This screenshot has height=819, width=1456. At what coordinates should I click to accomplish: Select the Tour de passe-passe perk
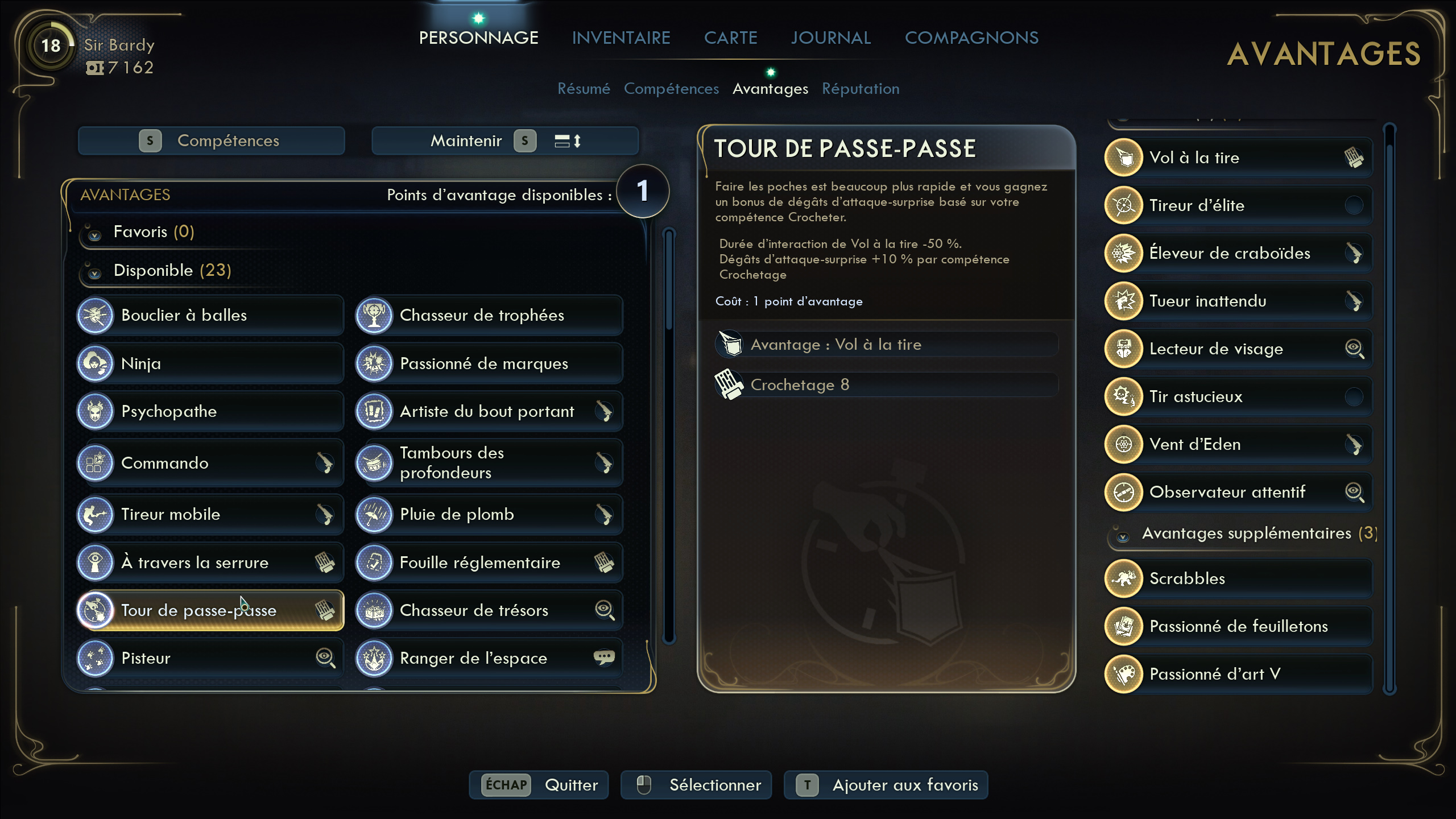(x=210, y=610)
